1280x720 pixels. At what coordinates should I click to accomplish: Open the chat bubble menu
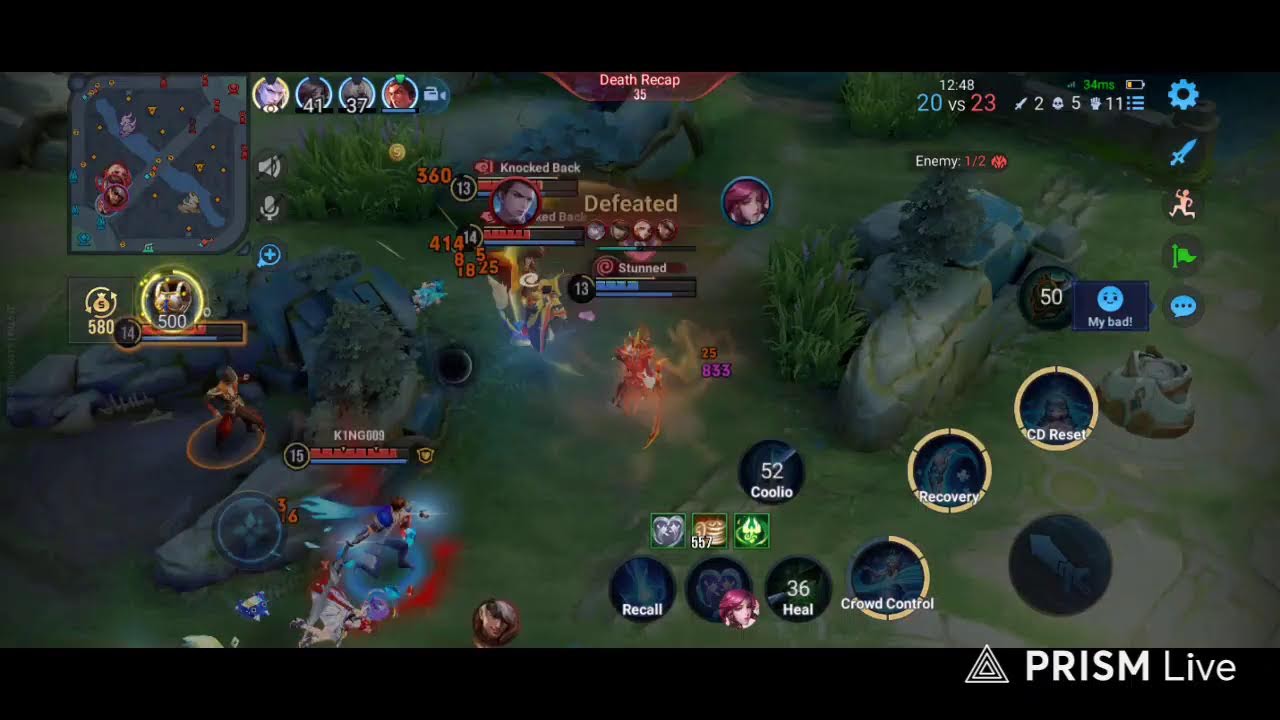pyautogui.click(x=1183, y=306)
